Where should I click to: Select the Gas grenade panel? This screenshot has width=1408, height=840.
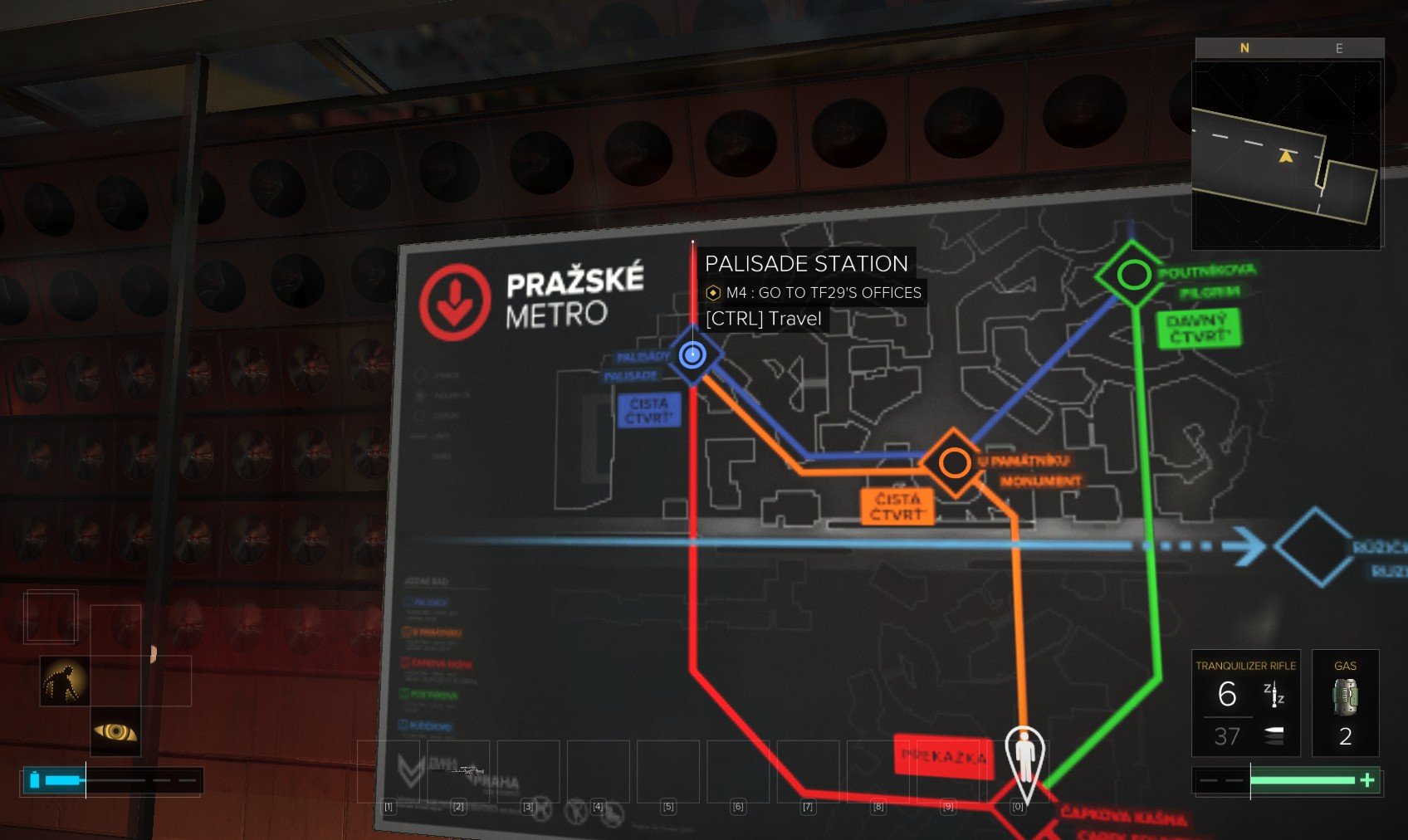click(1345, 703)
